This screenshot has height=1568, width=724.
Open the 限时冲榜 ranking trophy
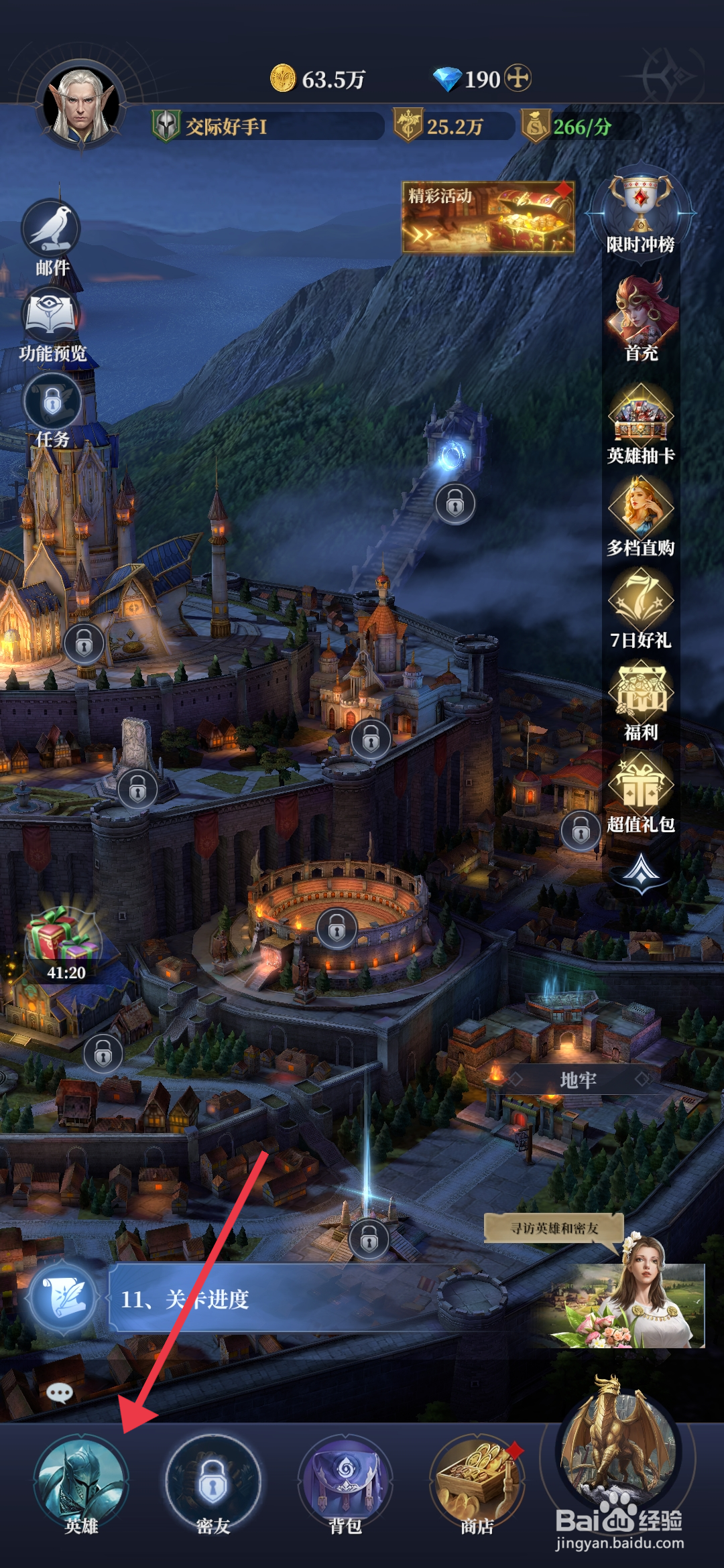640,209
